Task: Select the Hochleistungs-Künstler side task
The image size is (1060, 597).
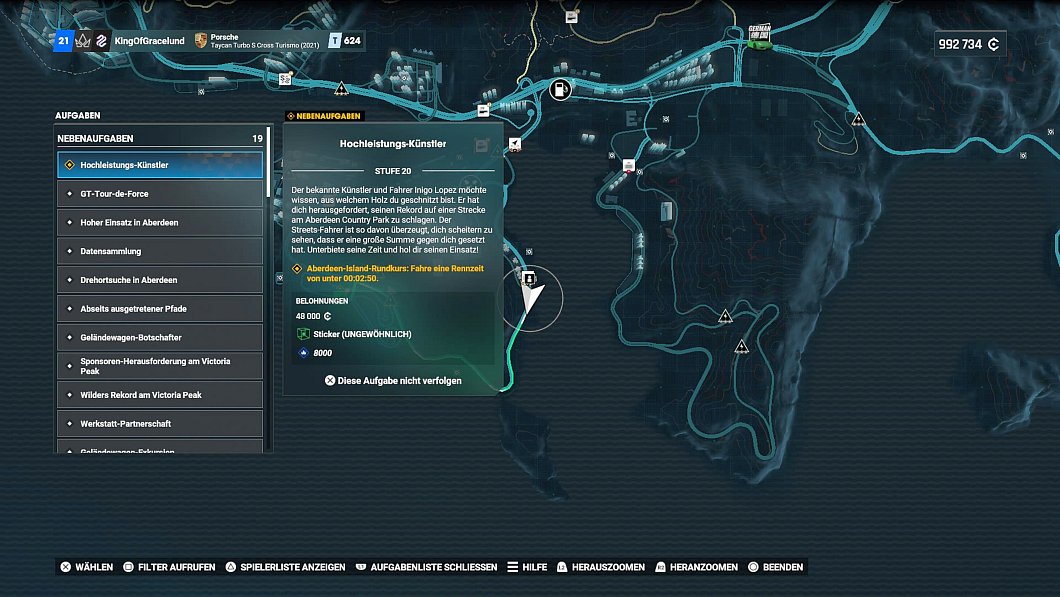Action: (x=160, y=165)
